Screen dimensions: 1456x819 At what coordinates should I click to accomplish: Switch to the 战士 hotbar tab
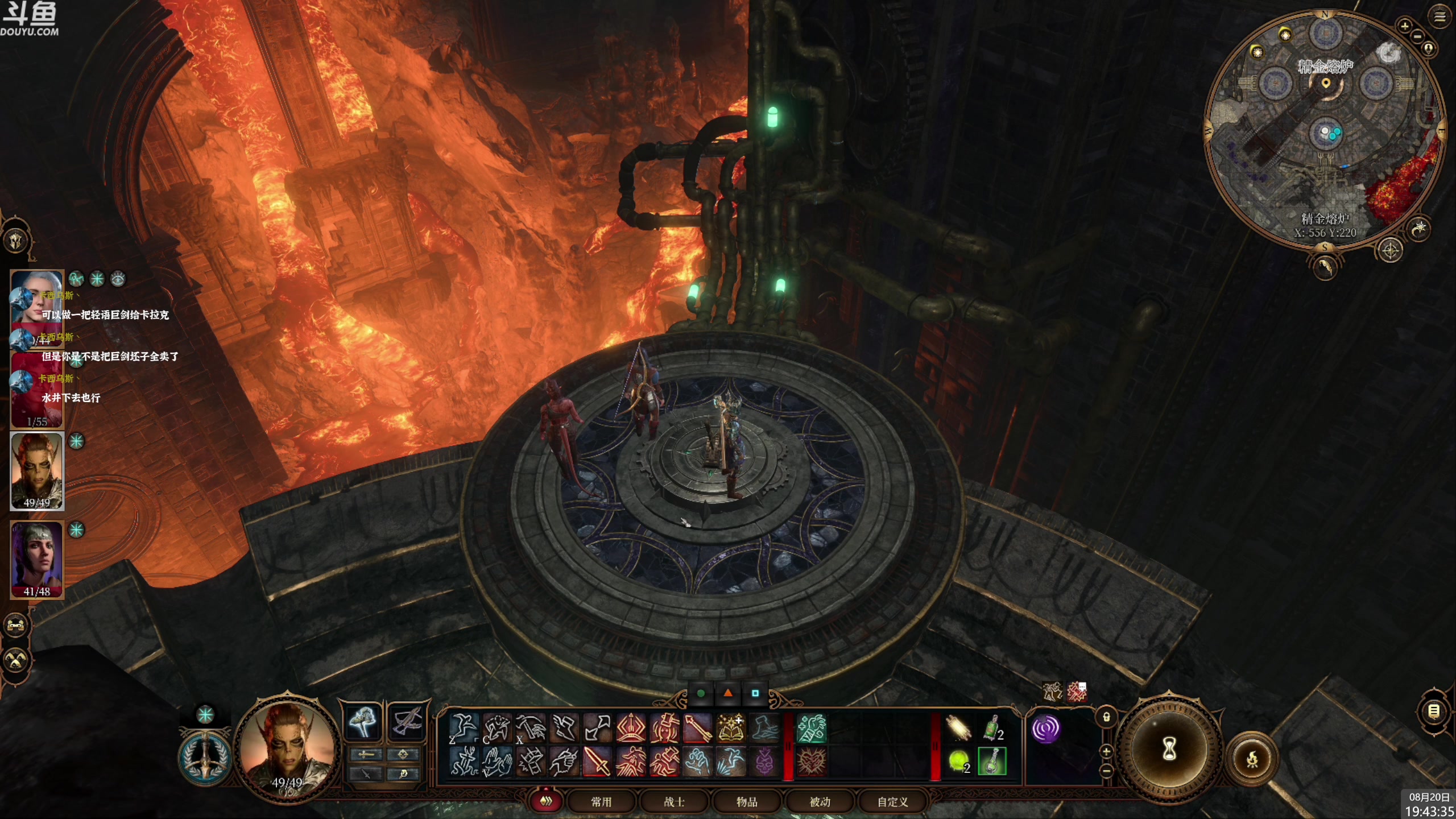[674, 802]
